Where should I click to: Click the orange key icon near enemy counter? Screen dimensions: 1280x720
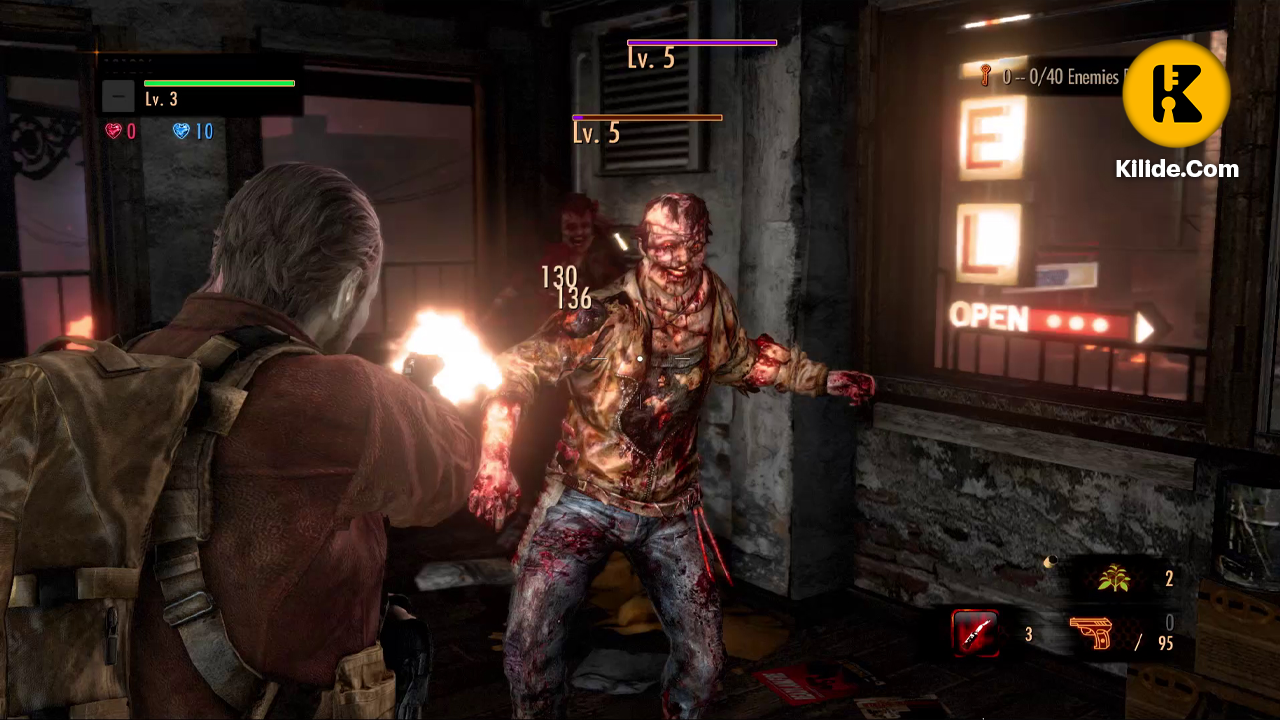coord(985,76)
